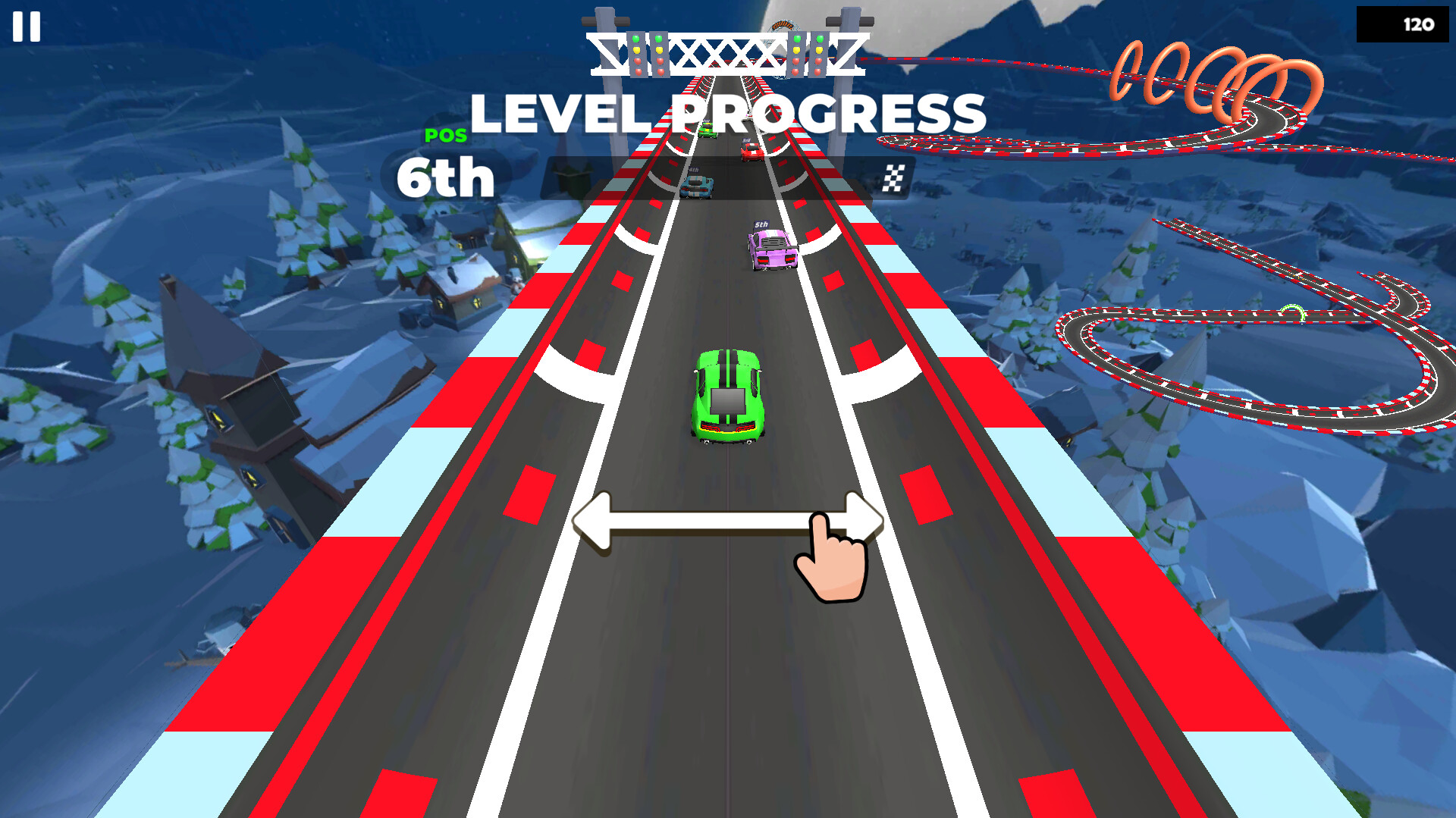Tap the pink 5th place car
The height and width of the screenshot is (818, 1456).
[771, 250]
